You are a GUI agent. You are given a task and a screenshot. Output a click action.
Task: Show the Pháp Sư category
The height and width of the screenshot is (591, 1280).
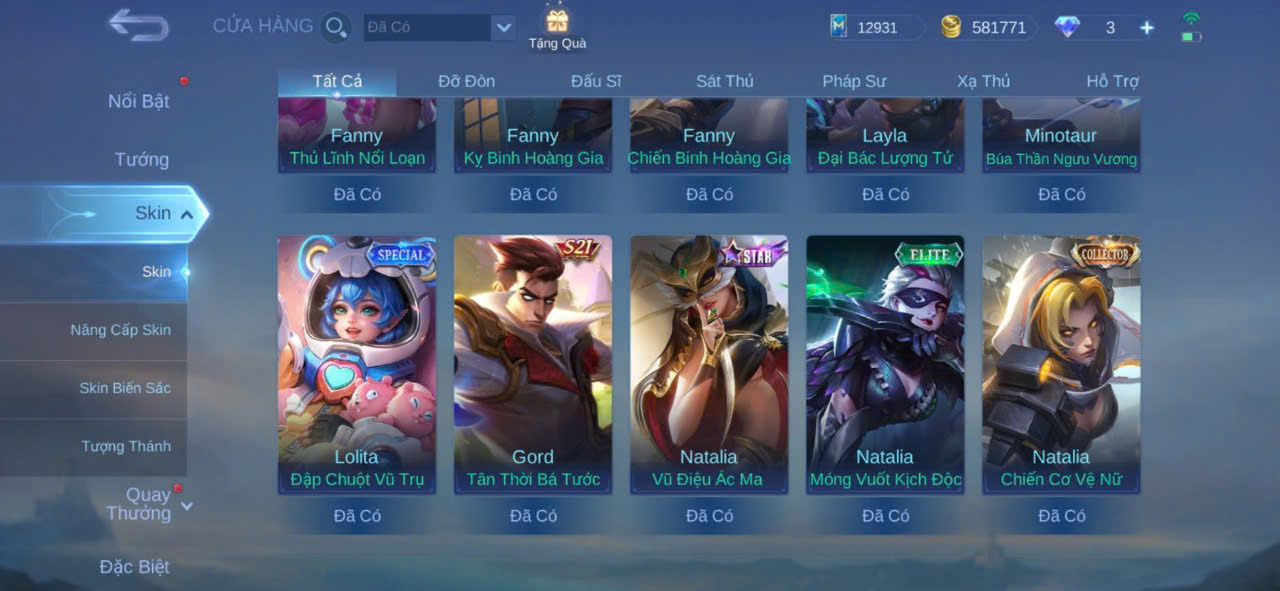click(854, 81)
